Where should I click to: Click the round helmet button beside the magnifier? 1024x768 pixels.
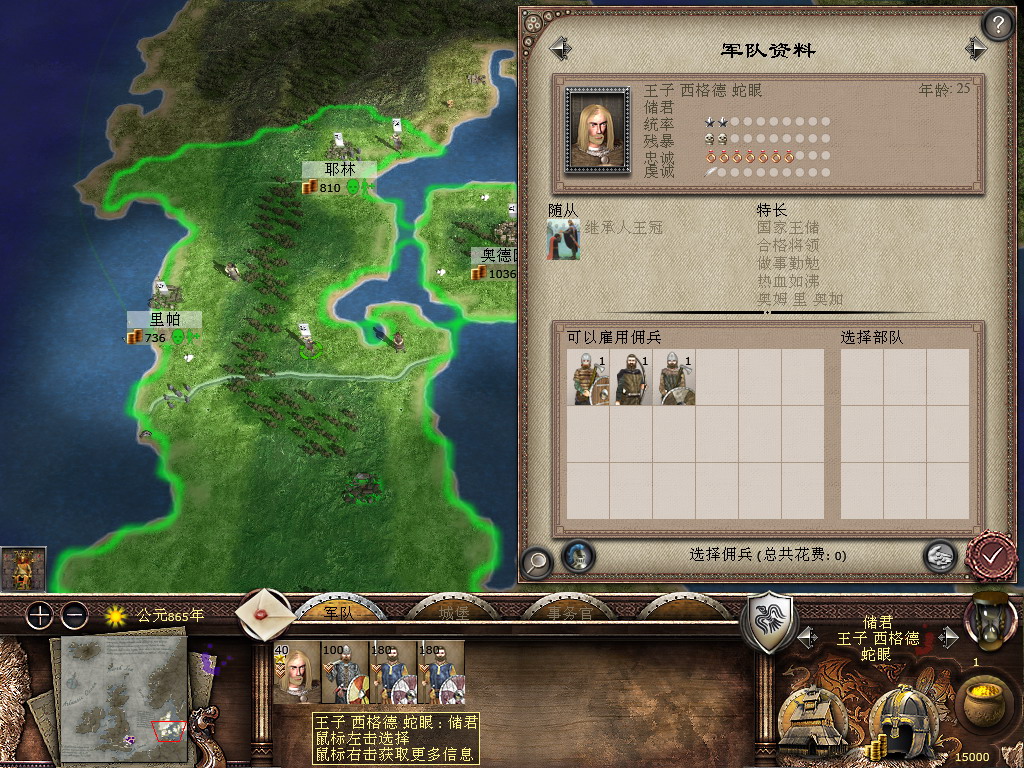point(578,556)
